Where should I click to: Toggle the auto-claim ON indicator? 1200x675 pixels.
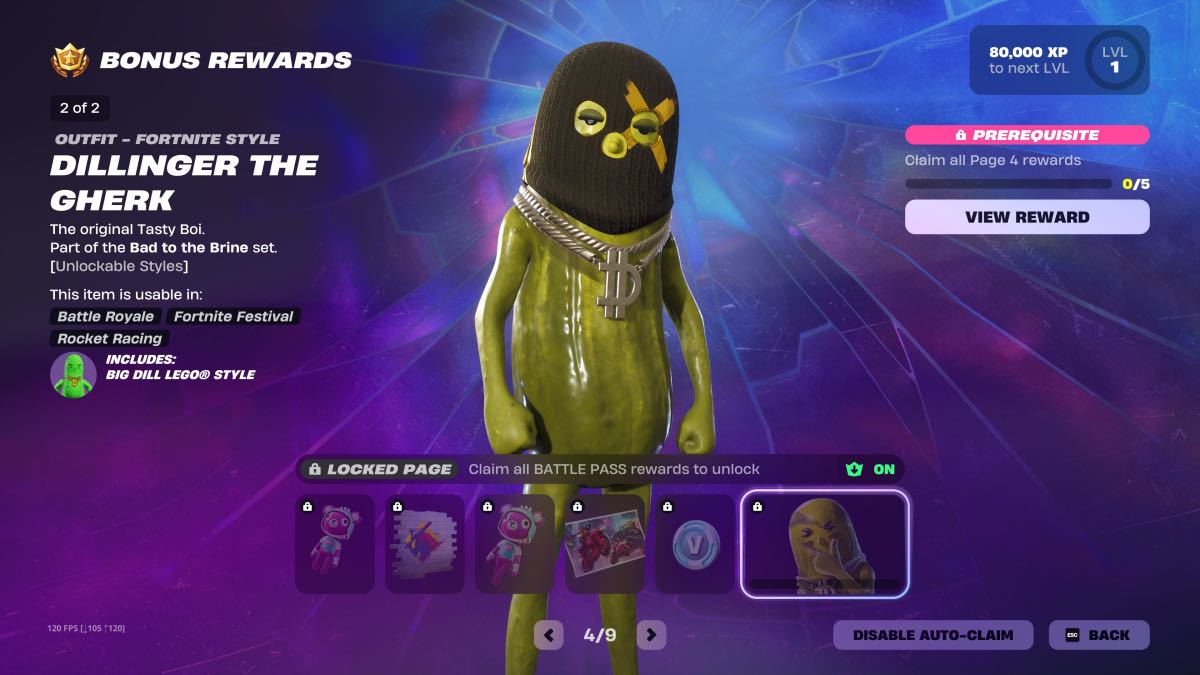[x=870, y=469]
